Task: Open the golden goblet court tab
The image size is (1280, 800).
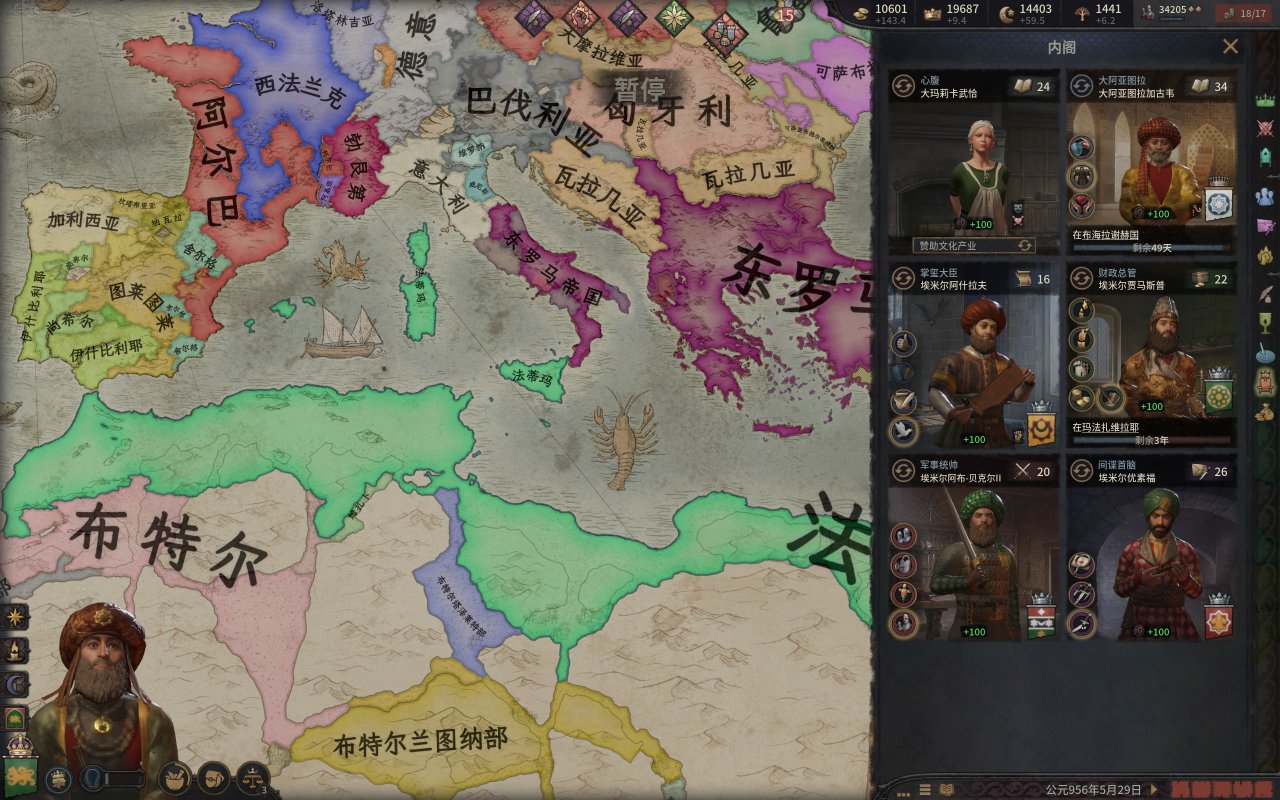Action: [x=1265, y=323]
